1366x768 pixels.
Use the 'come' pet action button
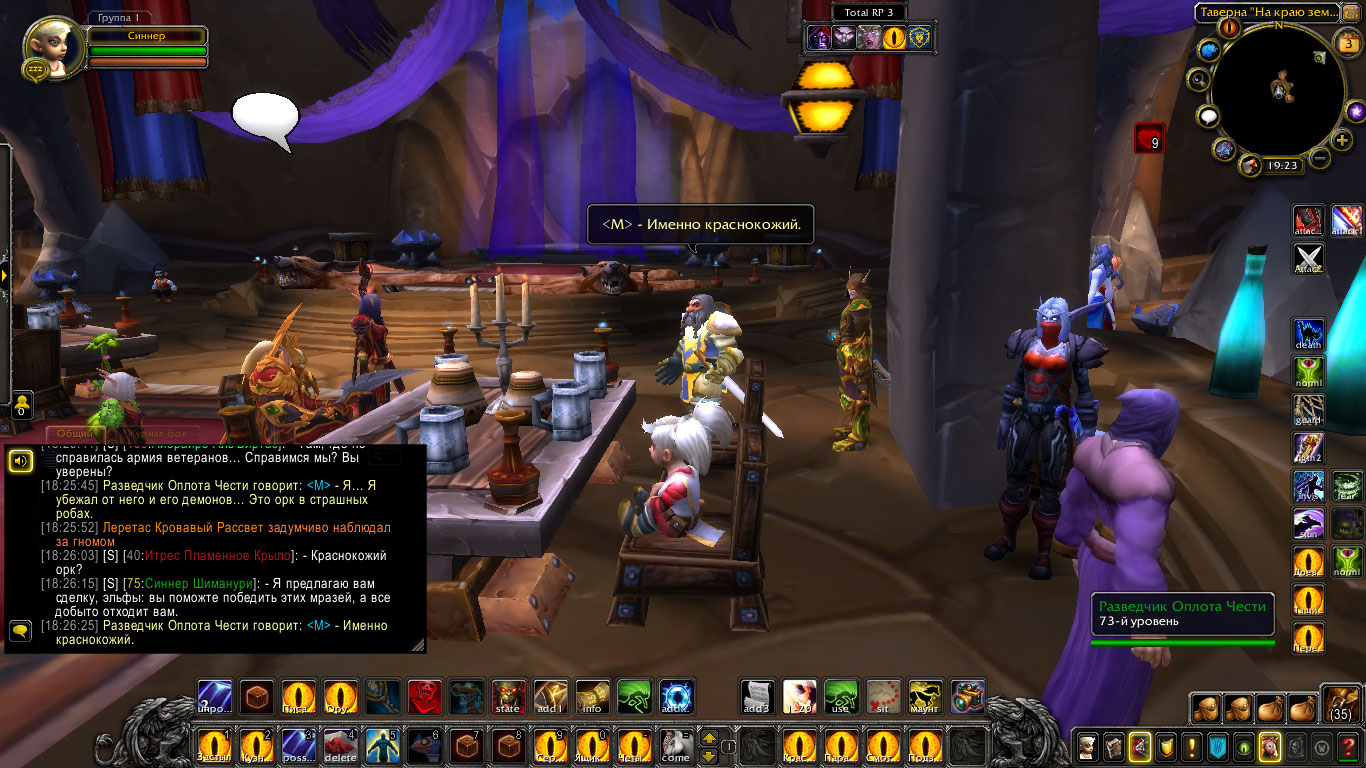click(676, 746)
